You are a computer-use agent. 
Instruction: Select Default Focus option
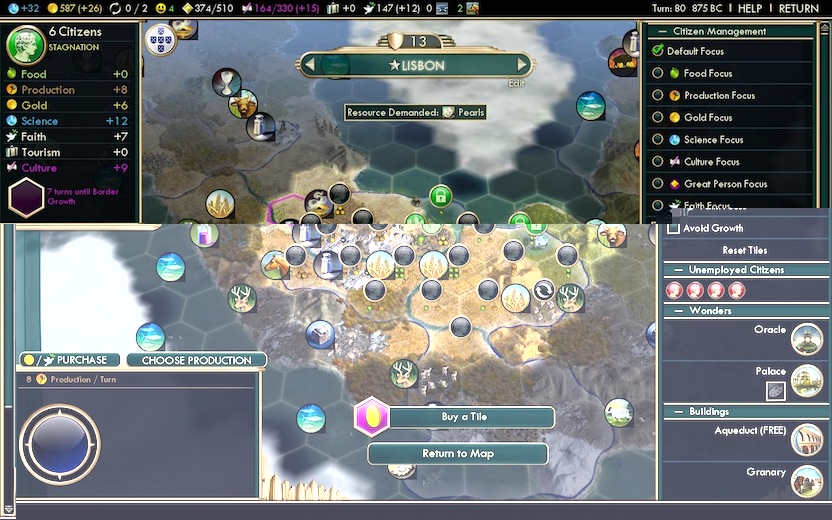click(658, 51)
